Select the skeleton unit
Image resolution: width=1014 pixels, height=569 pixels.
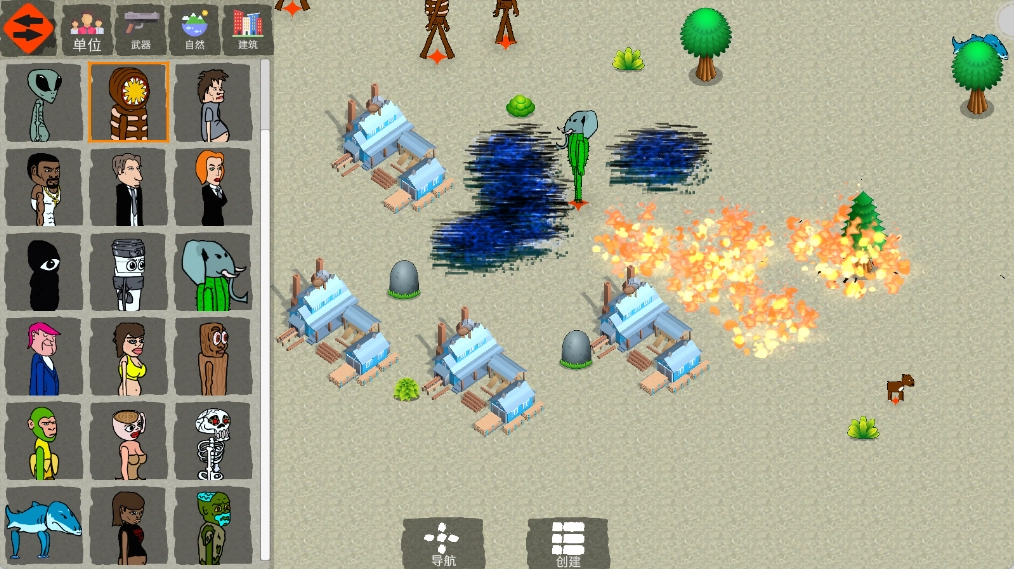pyautogui.click(x=212, y=441)
